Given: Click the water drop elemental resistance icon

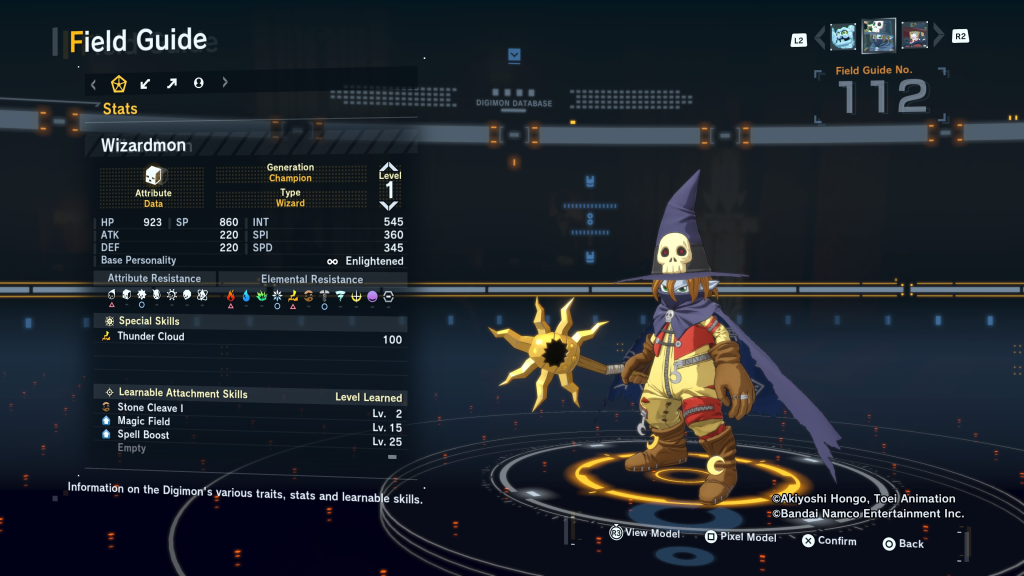Looking at the screenshot, I should [246, 296].
